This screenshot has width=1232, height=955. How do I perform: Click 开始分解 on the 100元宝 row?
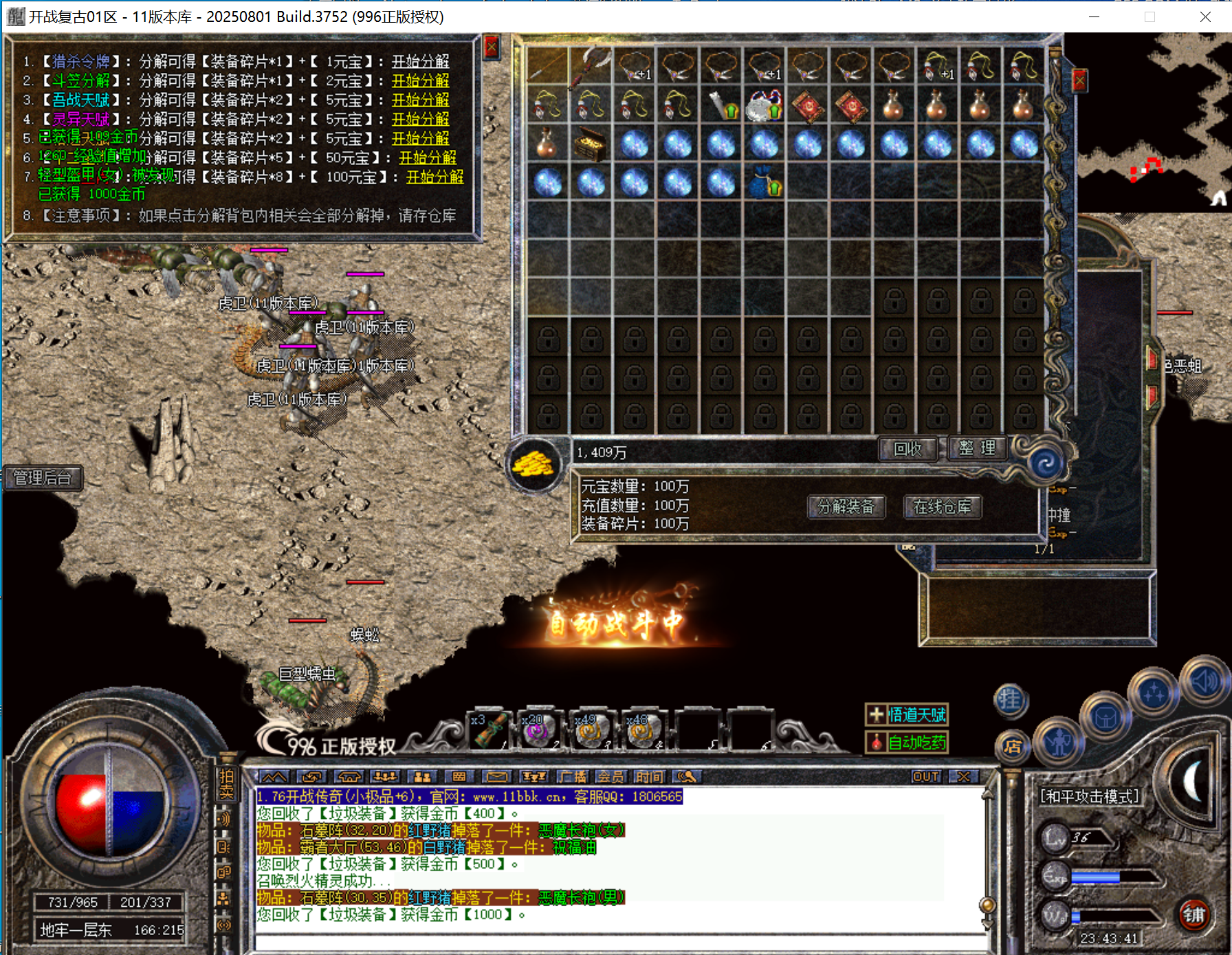(x=434, y=177)
